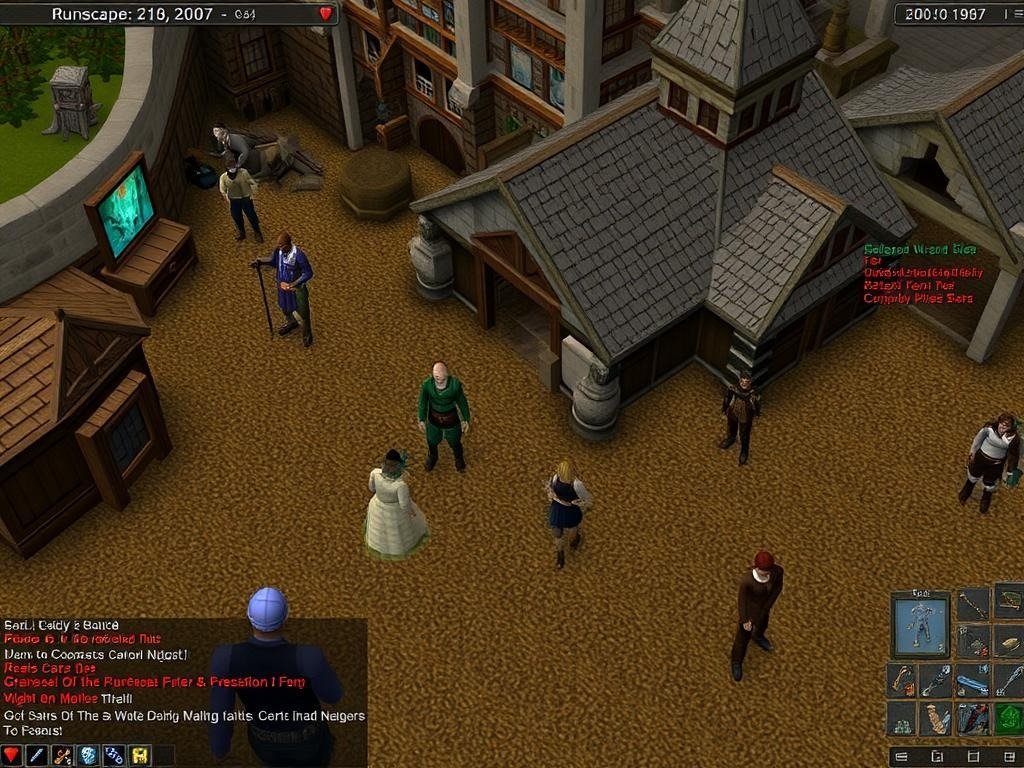Image resolution: width=1024 pixels, height=768 pixels.
Task: Select the green hat inventory slot
Action: tap(1009, 601)
